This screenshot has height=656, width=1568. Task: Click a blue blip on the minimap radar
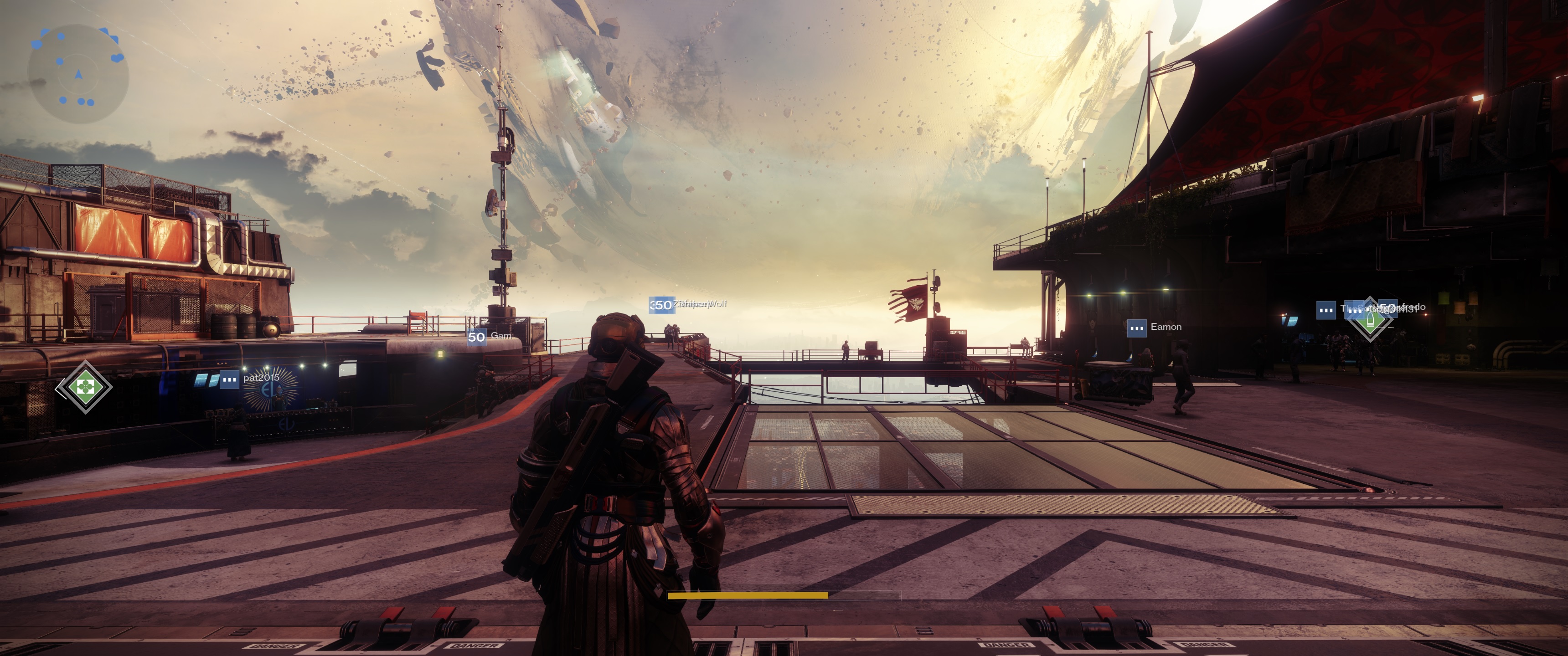click(x=61, y=36)
